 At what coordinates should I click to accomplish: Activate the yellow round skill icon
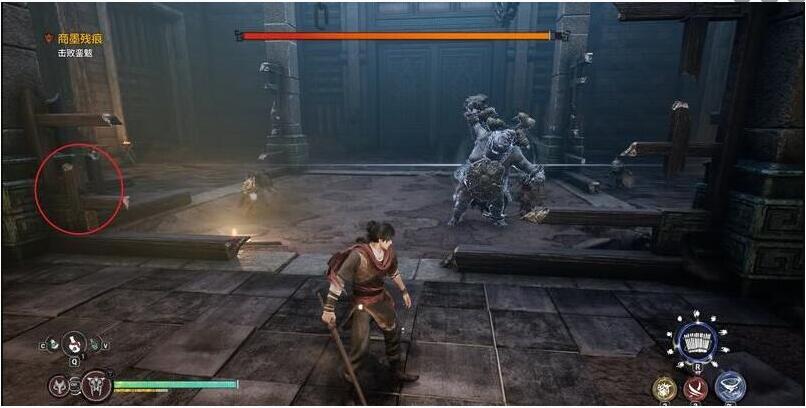point(664,386)
